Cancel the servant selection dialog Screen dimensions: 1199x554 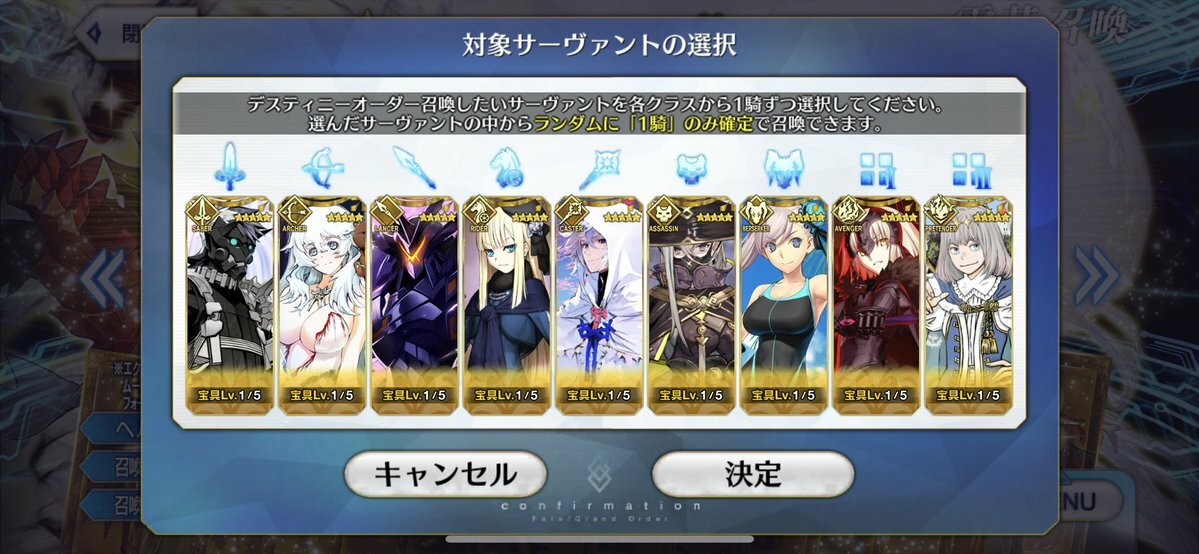(x=445, y=473)
